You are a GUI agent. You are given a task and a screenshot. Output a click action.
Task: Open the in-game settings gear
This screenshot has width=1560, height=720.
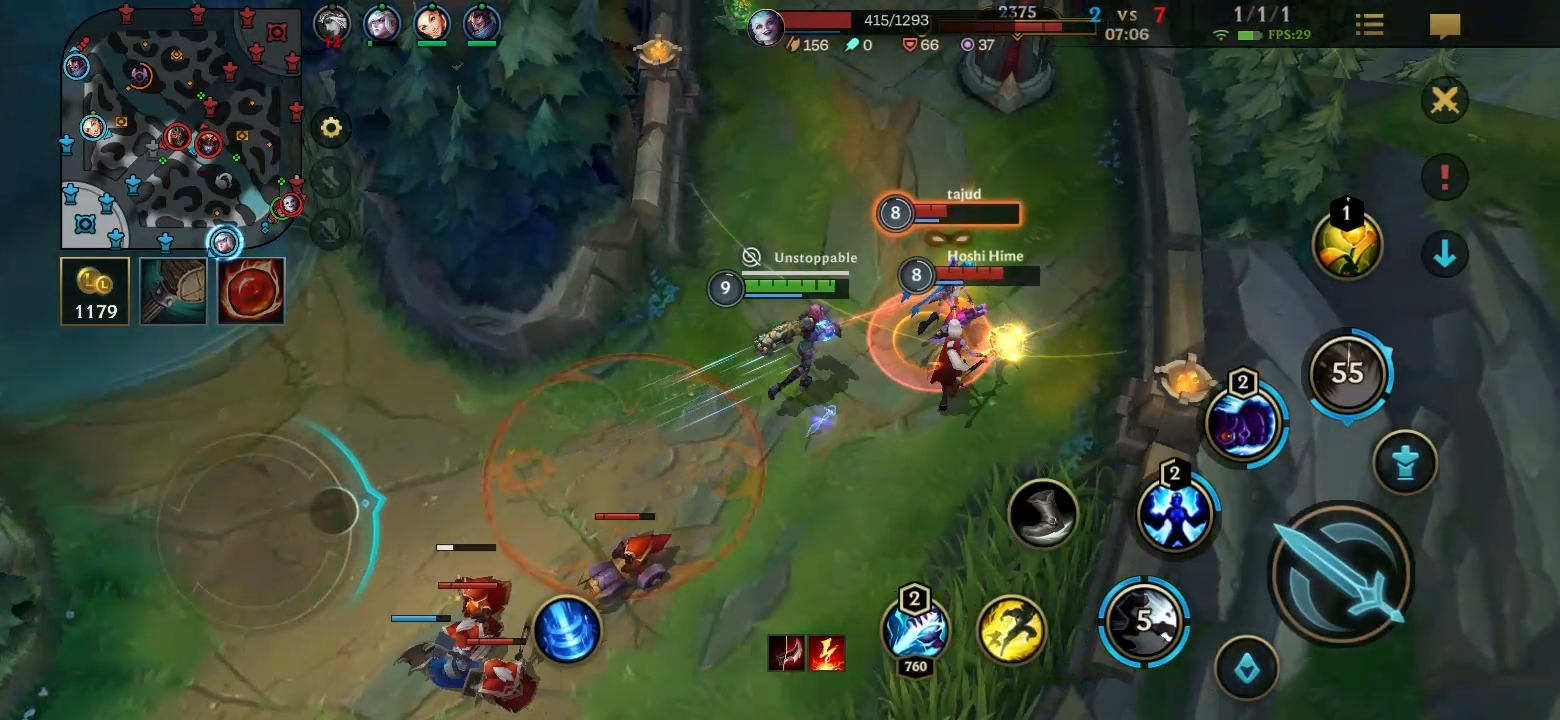click(331, 128)
